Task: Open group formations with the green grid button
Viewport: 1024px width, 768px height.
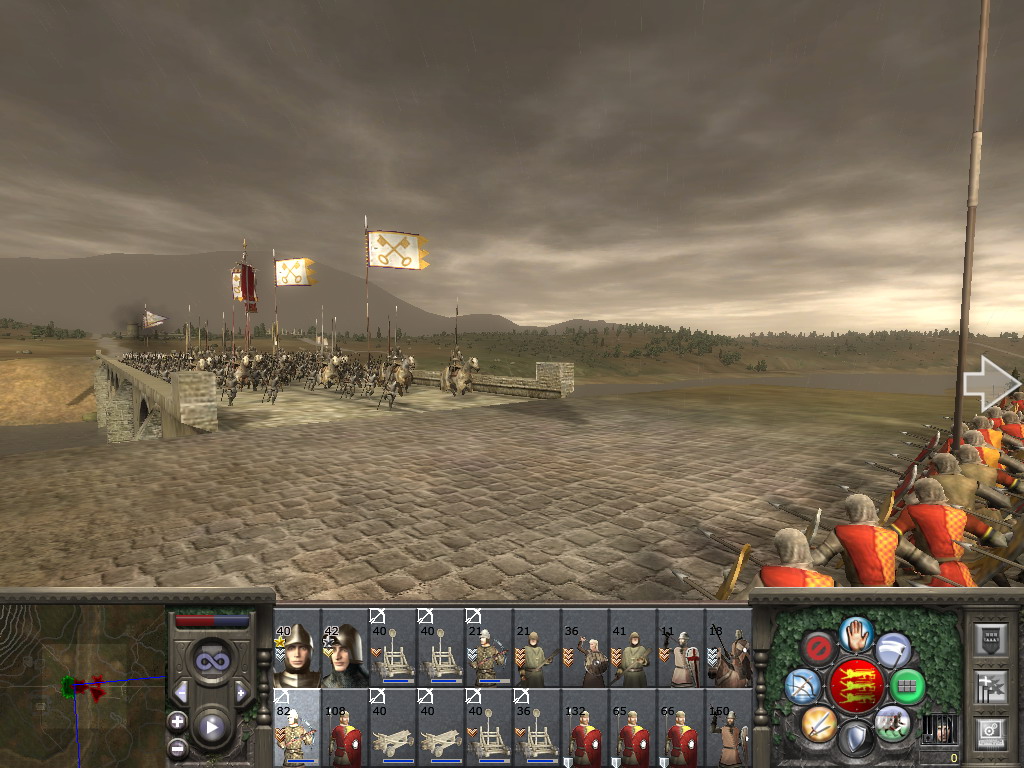Action: pos(907,687)
